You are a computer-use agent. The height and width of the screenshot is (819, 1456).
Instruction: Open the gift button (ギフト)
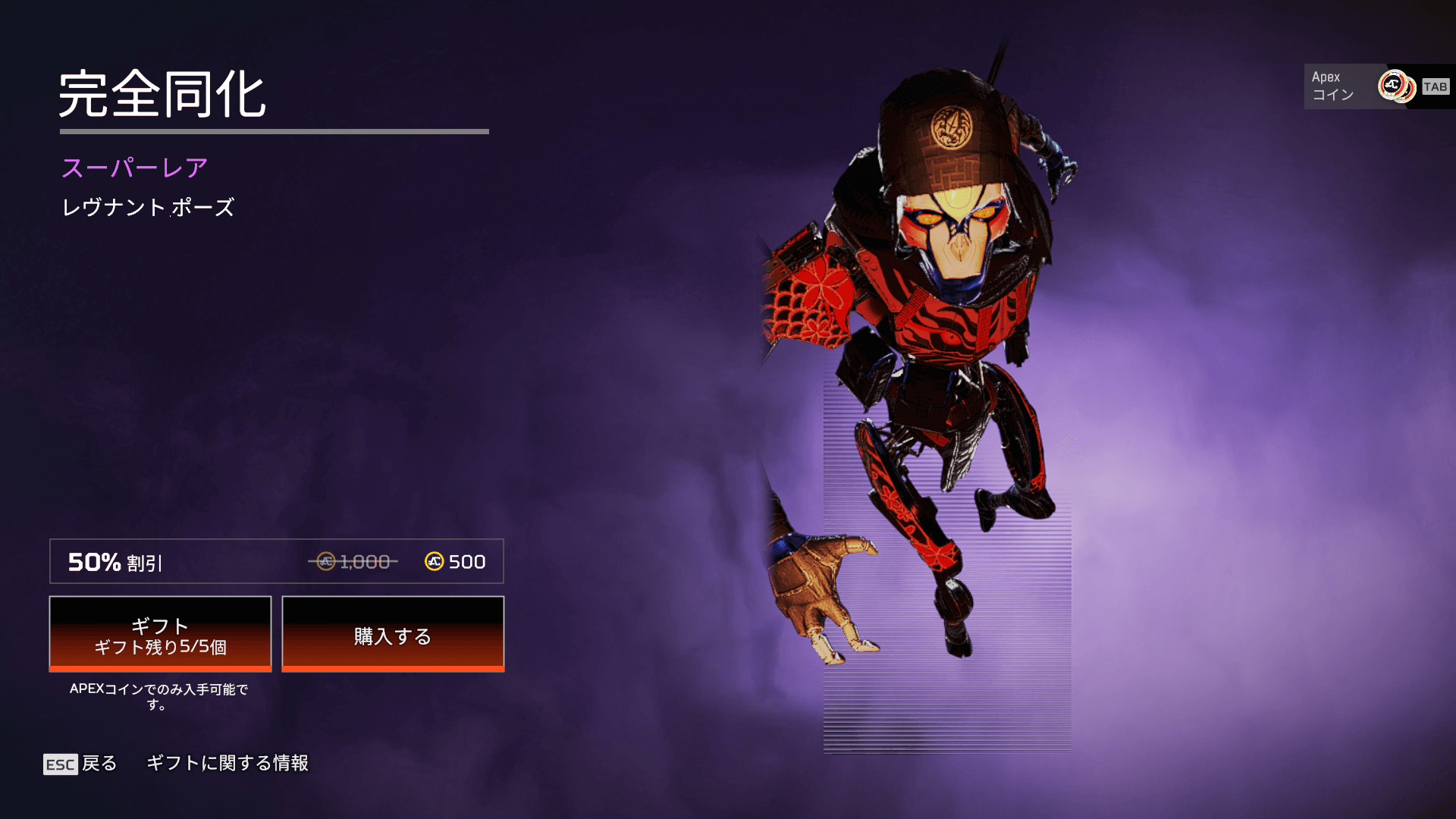click(160, 634)
